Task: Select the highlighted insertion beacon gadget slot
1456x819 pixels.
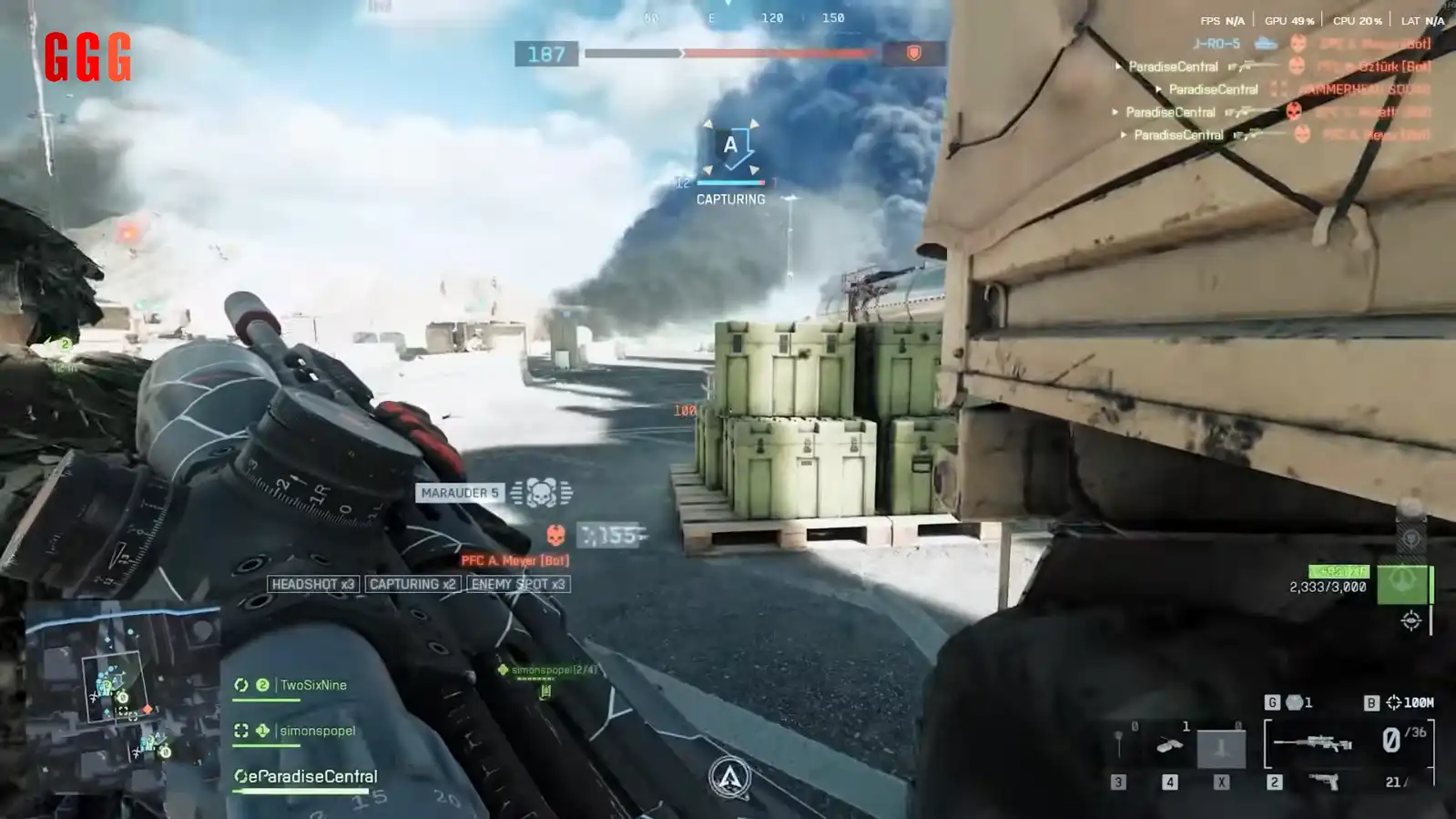Action: click(x=1221, y=748)
